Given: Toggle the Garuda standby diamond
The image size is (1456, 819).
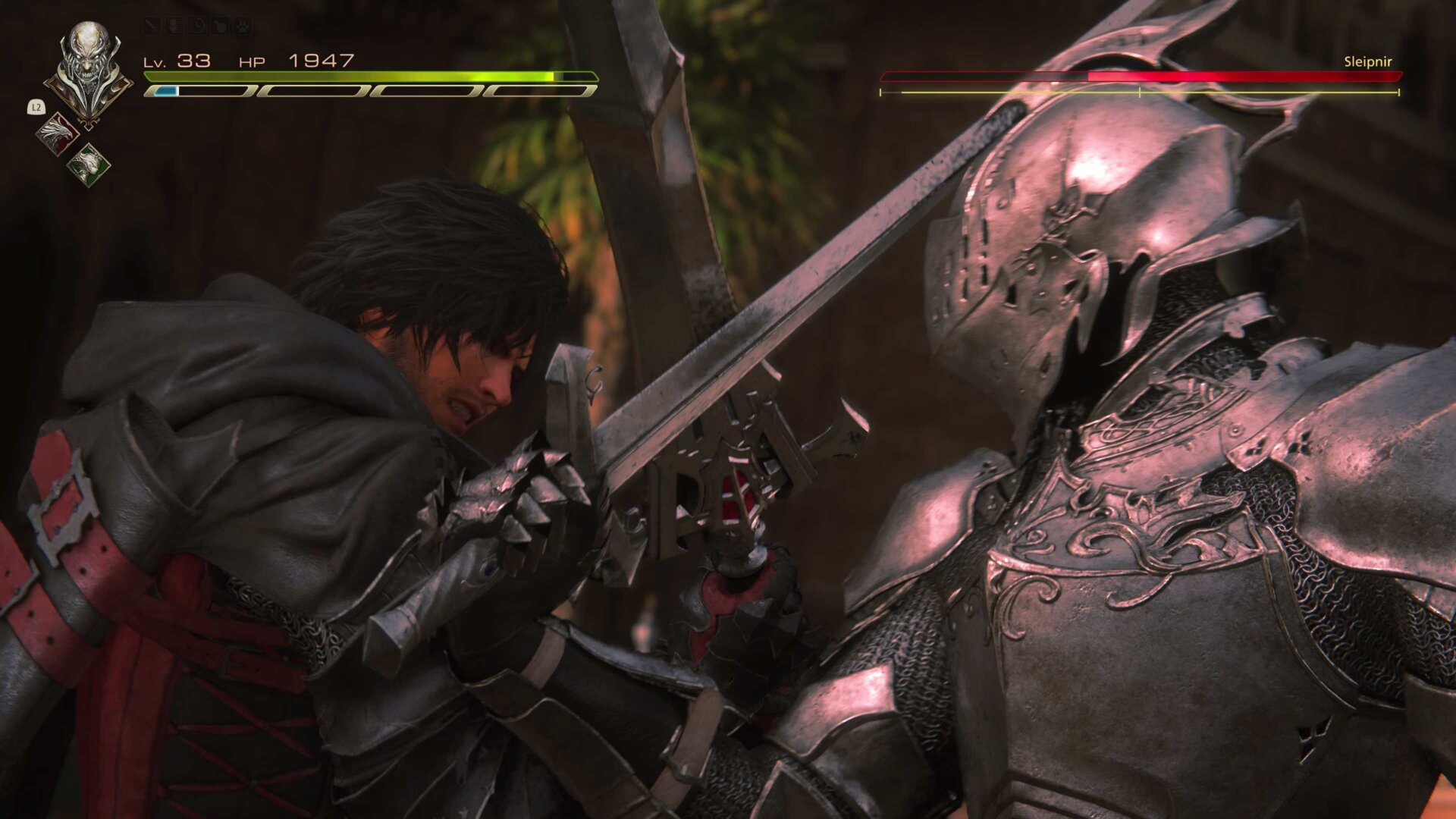Looking at the screenshot, I should [89, 165].
